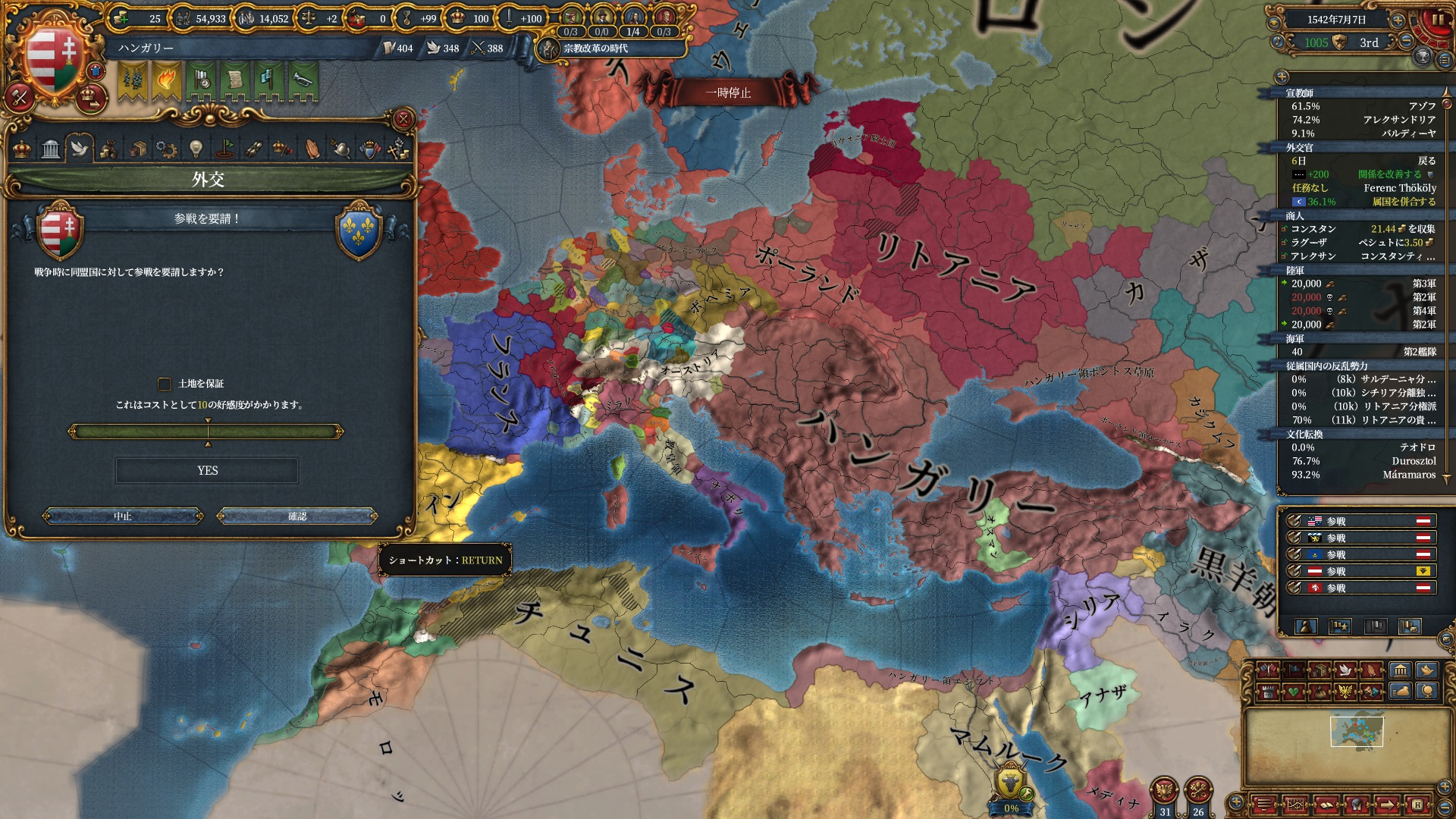Select the diplomatic map mode with the dove
The height and width of the screenshot is (819, 1456).
pos(1345,670)
